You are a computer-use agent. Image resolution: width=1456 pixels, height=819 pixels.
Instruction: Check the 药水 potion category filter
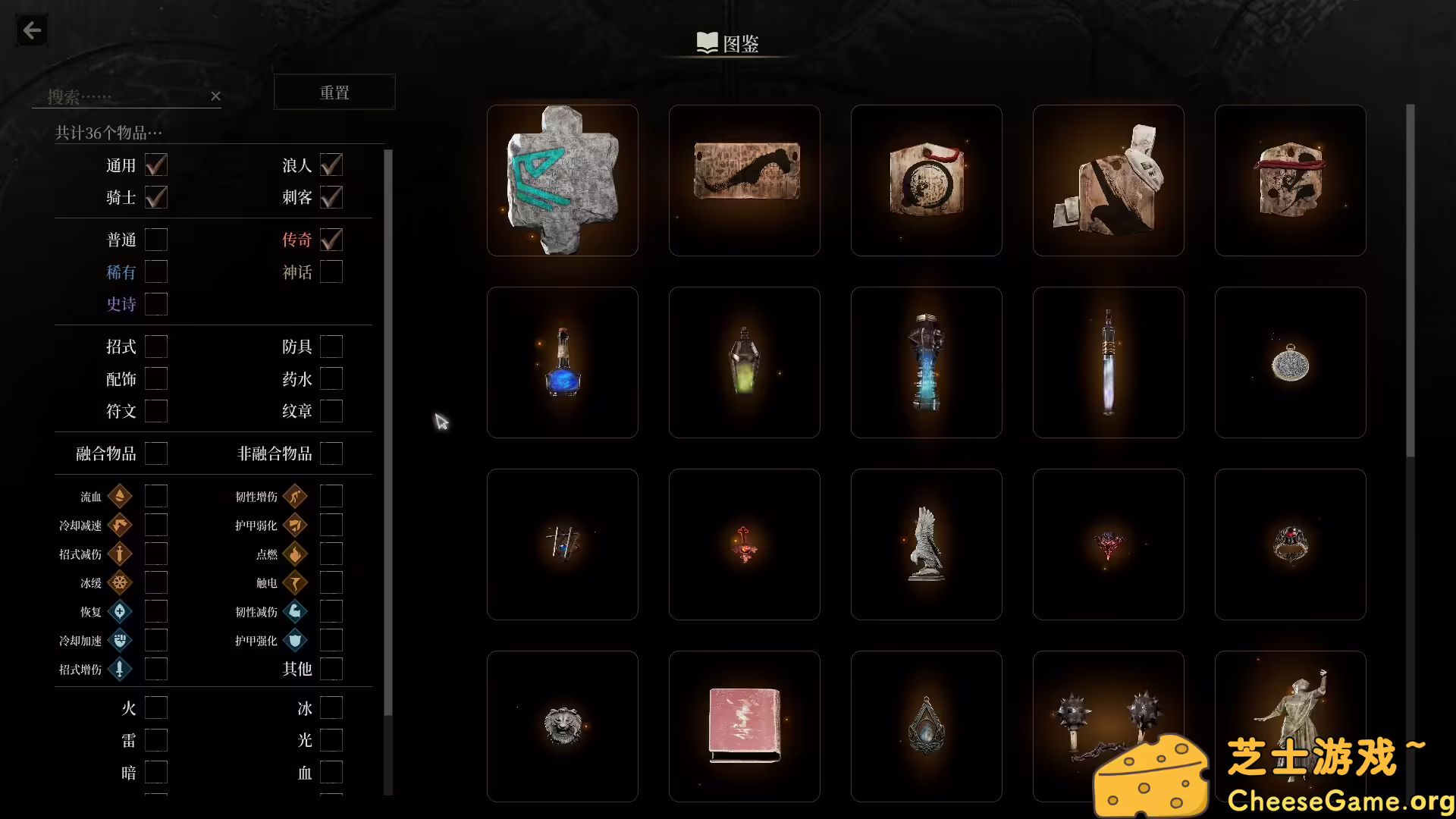tap(331, 378)
